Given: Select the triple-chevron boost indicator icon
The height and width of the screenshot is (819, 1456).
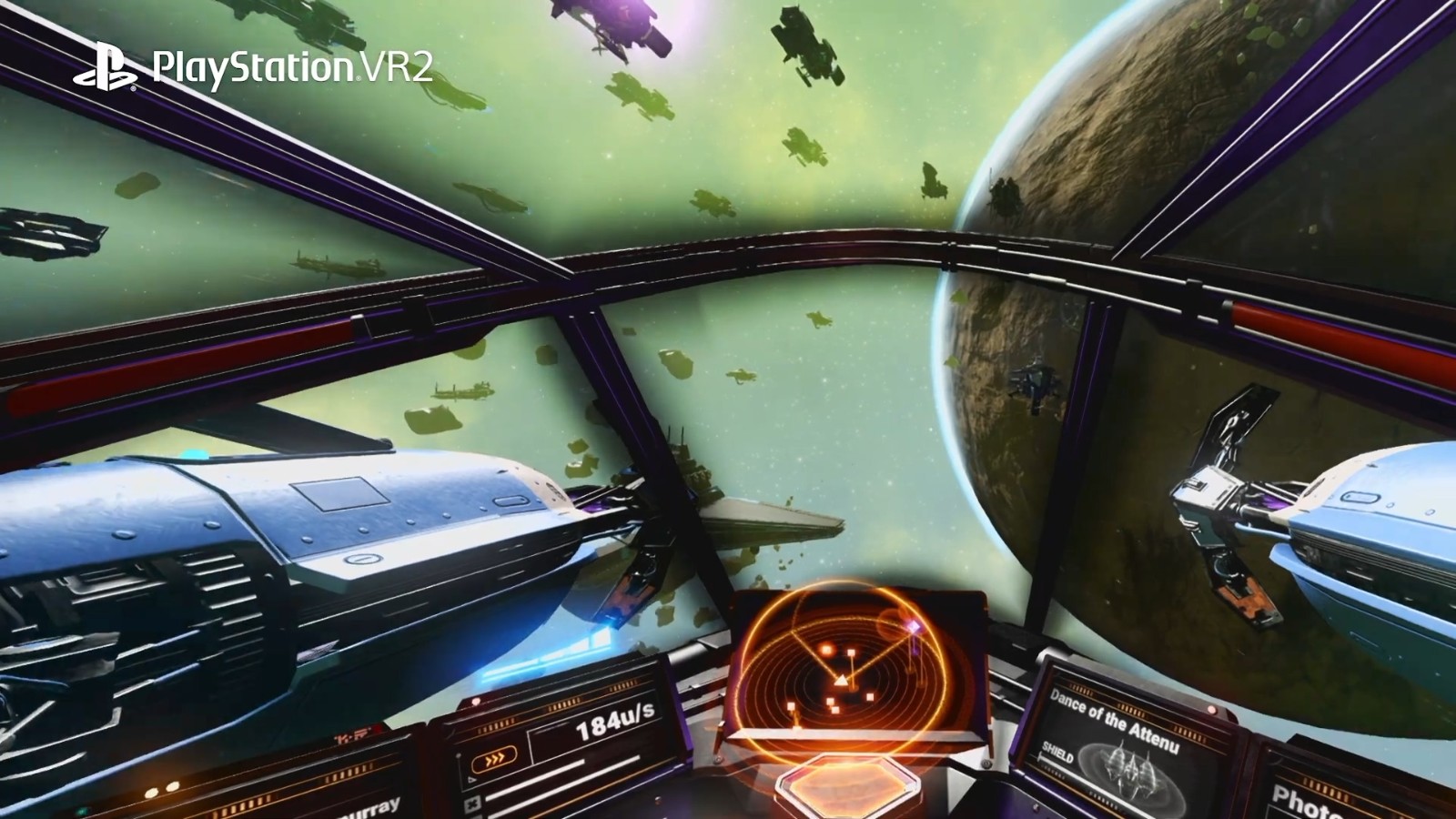Looking at the screenshot, I should (x=495, y=759).
